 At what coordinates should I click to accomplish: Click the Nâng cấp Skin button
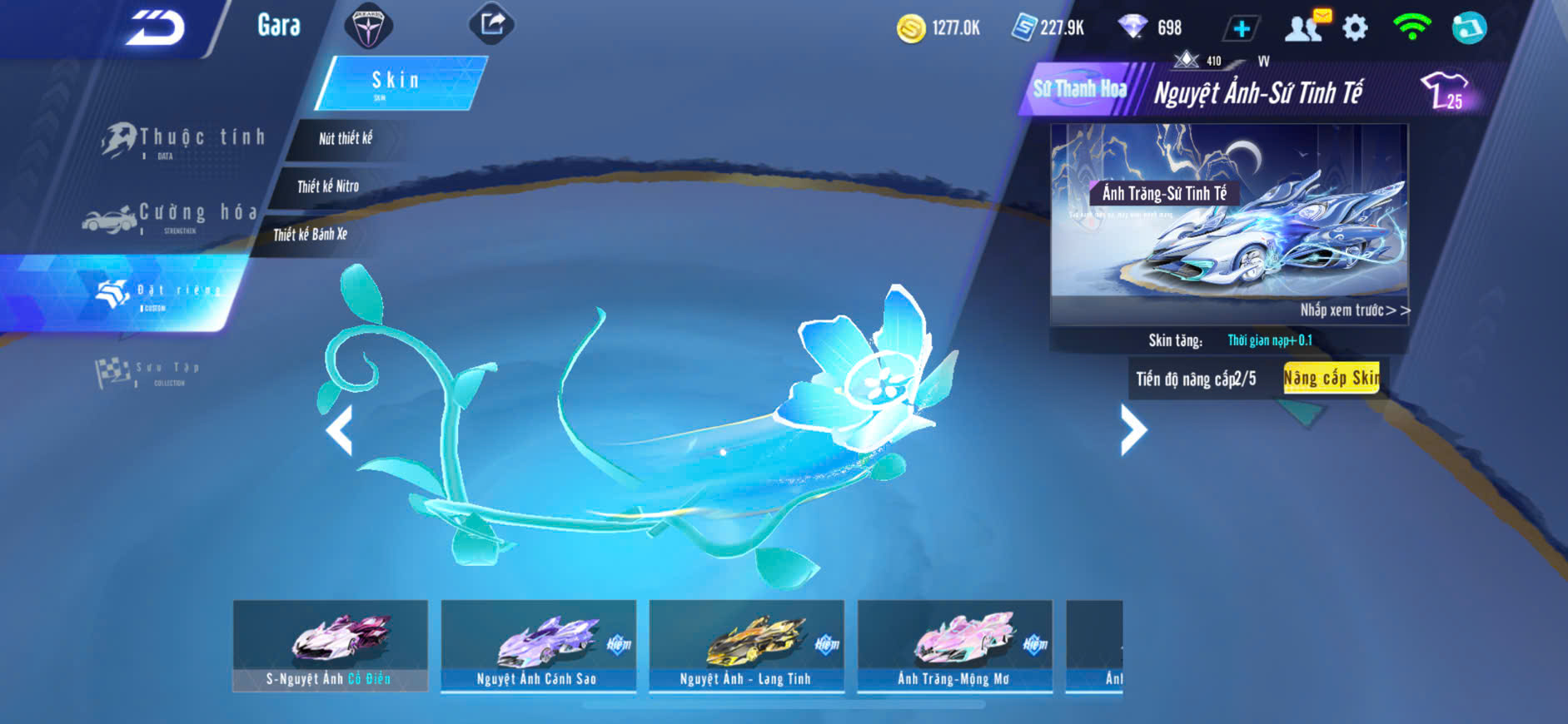coord(1331,379)
